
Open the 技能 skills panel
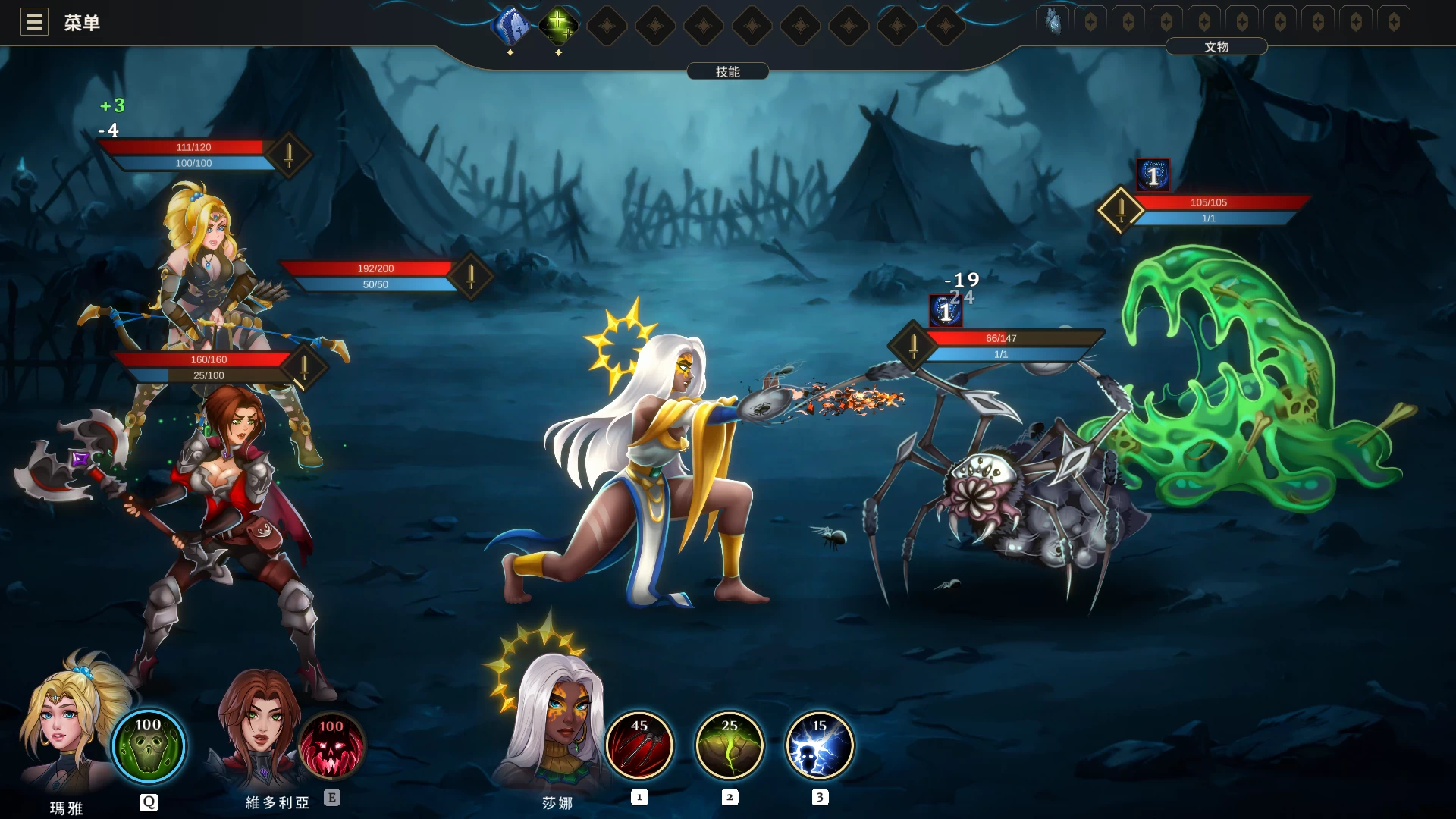727,71
